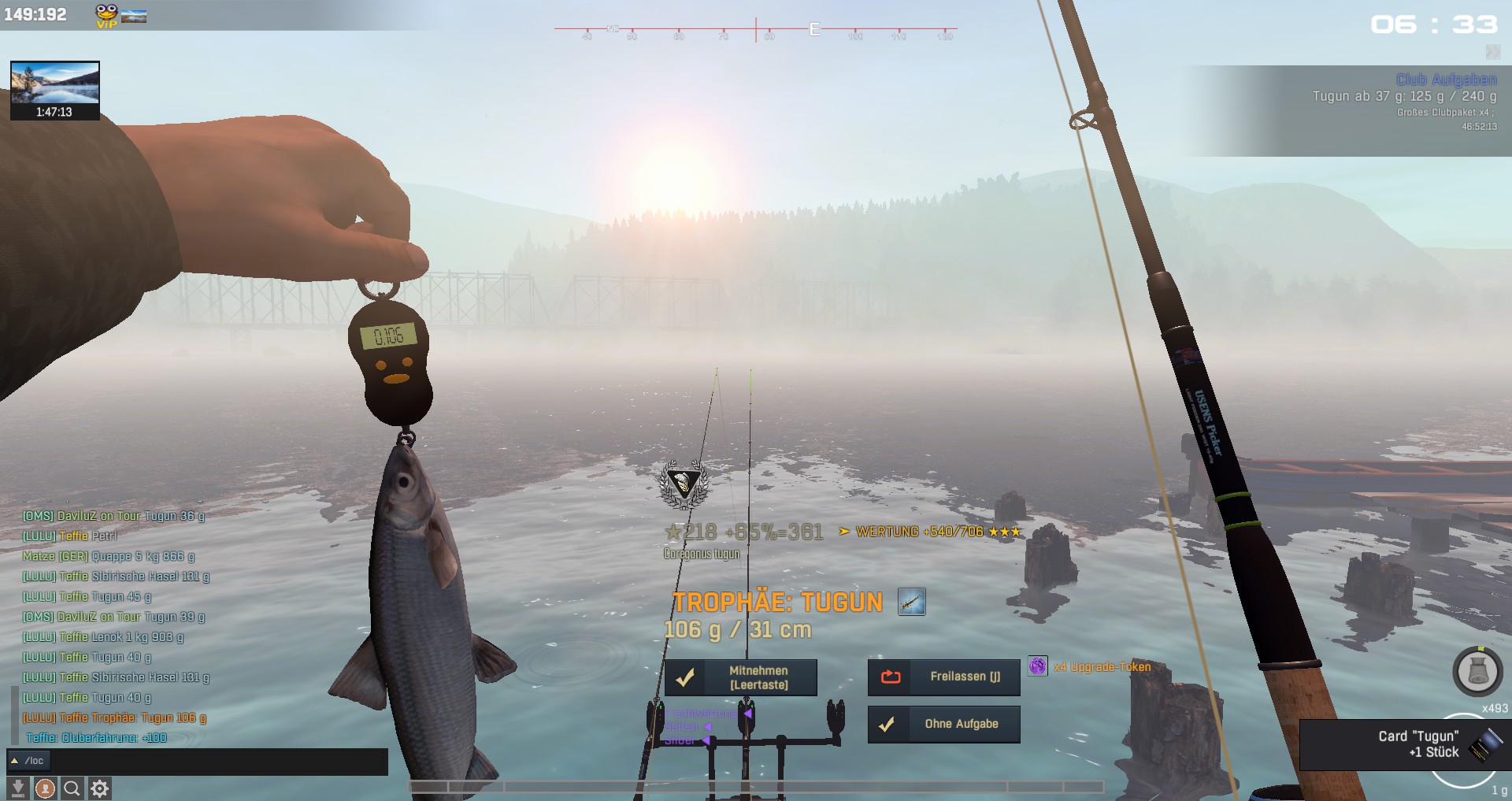Open the magnifying glass search icon
Viewport: 1512px width, 801px height.
pos(72,788)
